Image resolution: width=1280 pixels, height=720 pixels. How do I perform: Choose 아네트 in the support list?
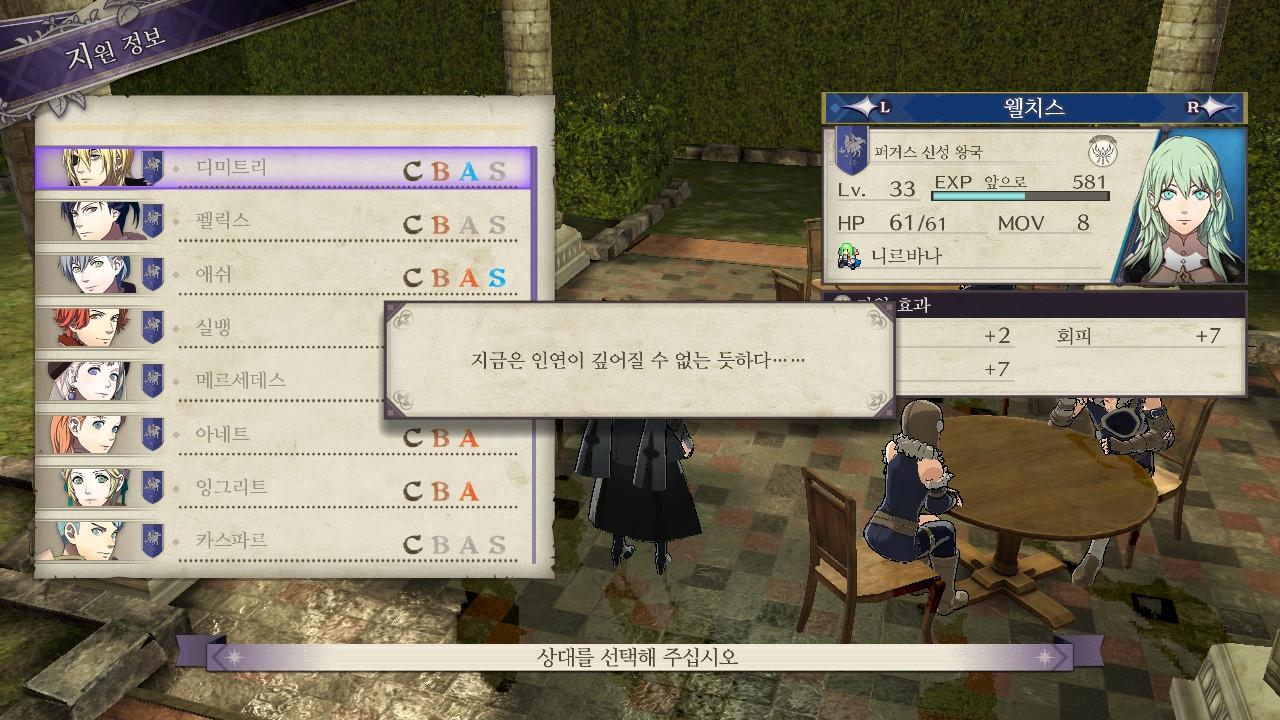tap(285, 435)
